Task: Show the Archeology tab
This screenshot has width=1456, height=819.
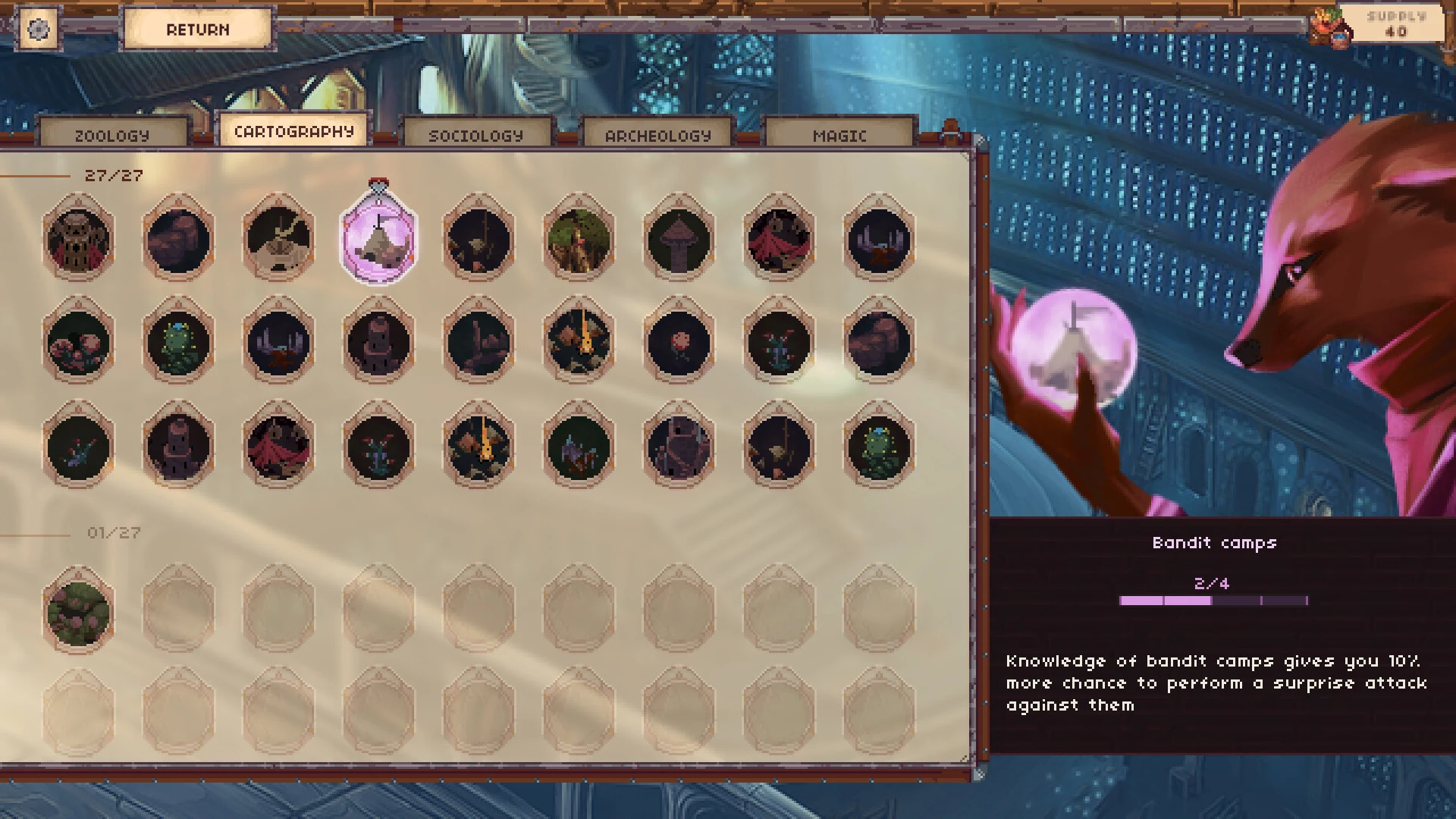Action: pos(657,135)
